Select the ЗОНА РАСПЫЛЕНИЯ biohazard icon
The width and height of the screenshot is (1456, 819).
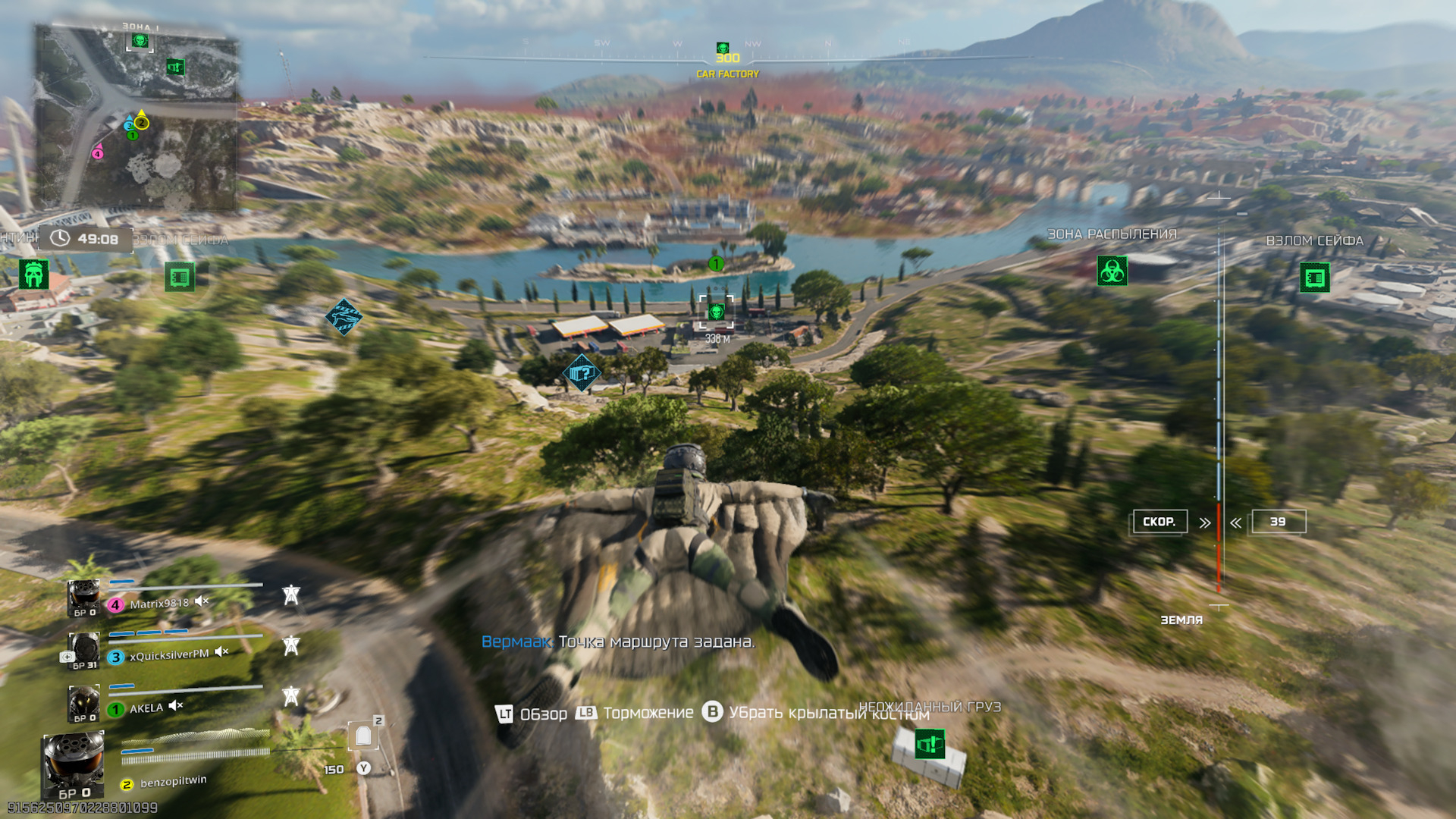[x=1112, y=271]
